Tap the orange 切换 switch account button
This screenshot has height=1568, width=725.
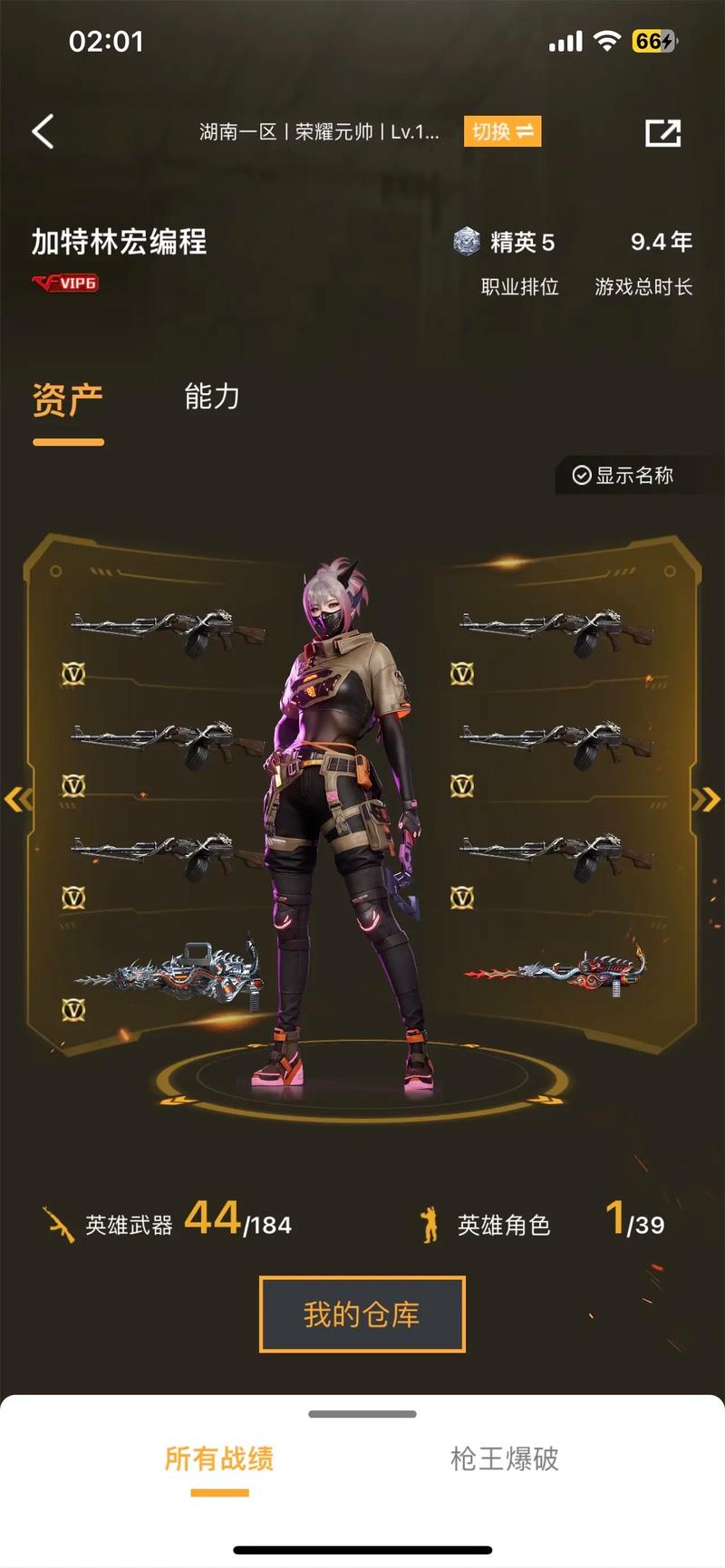click(x=502, y=132)
